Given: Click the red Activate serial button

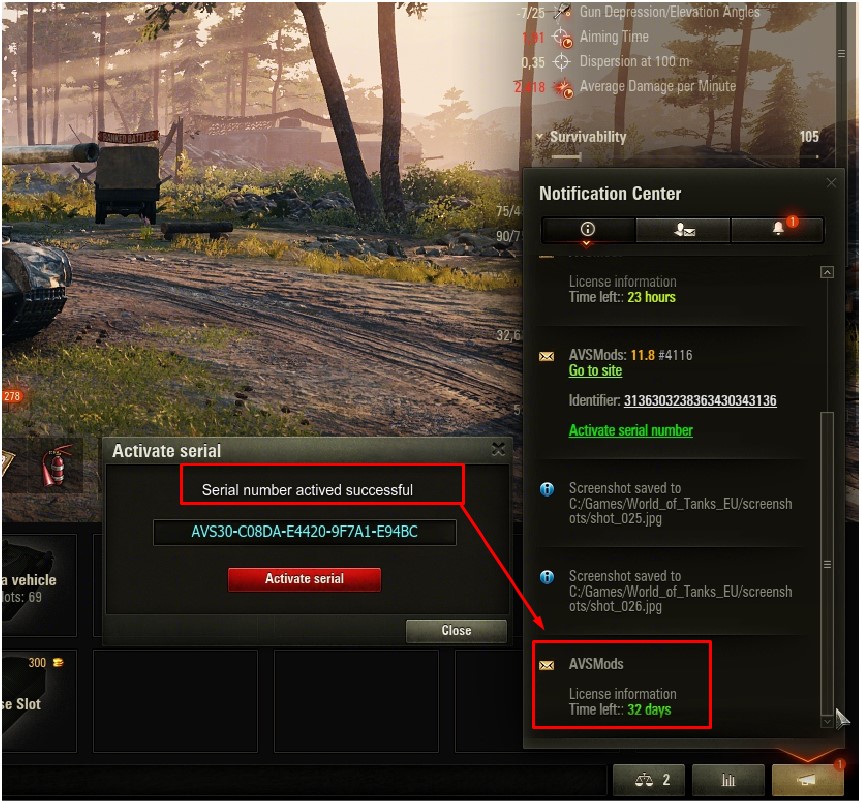Looking at the screenshot, I should coord(304,579).
